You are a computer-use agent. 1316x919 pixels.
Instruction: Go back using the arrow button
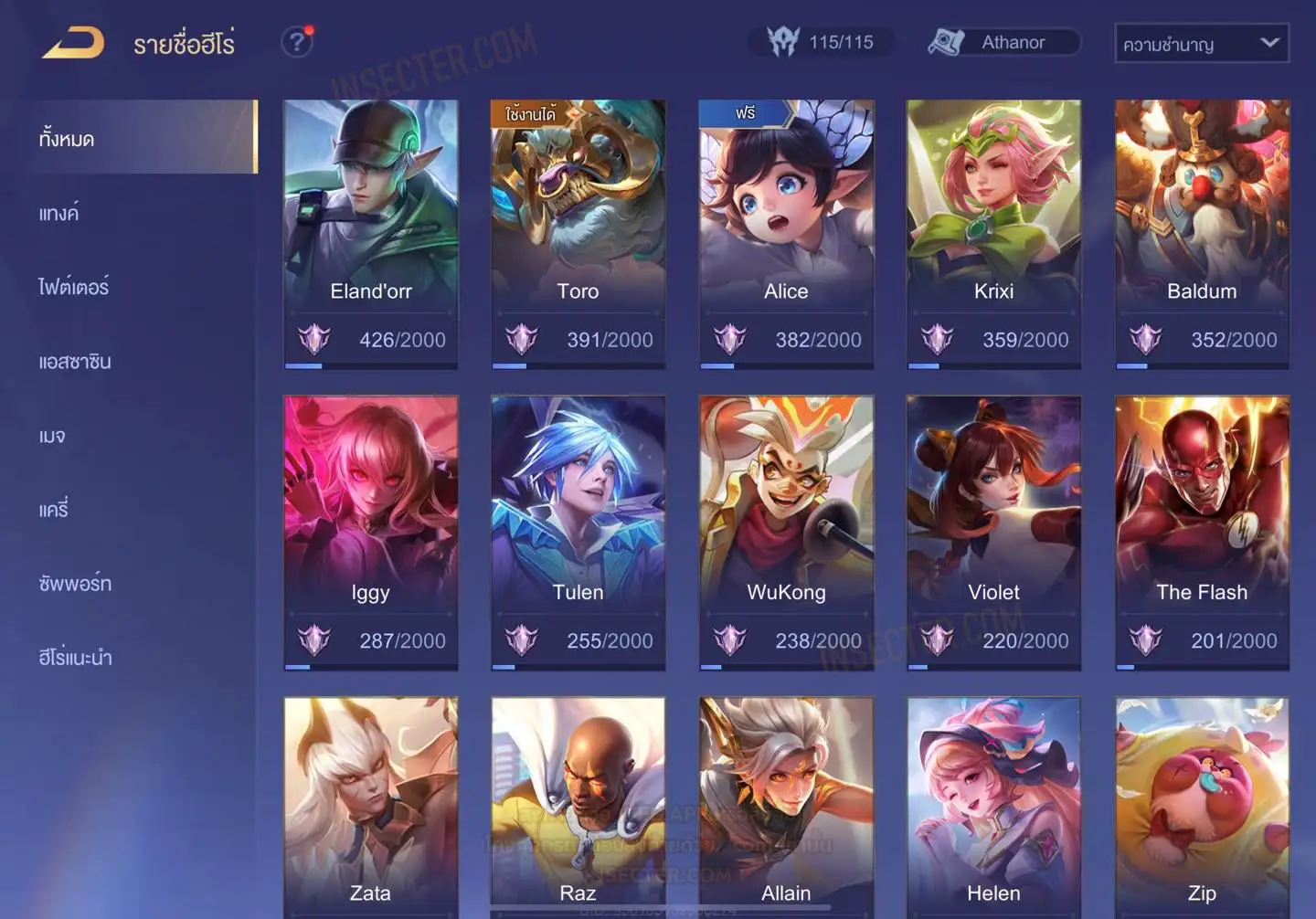point(73,43)
